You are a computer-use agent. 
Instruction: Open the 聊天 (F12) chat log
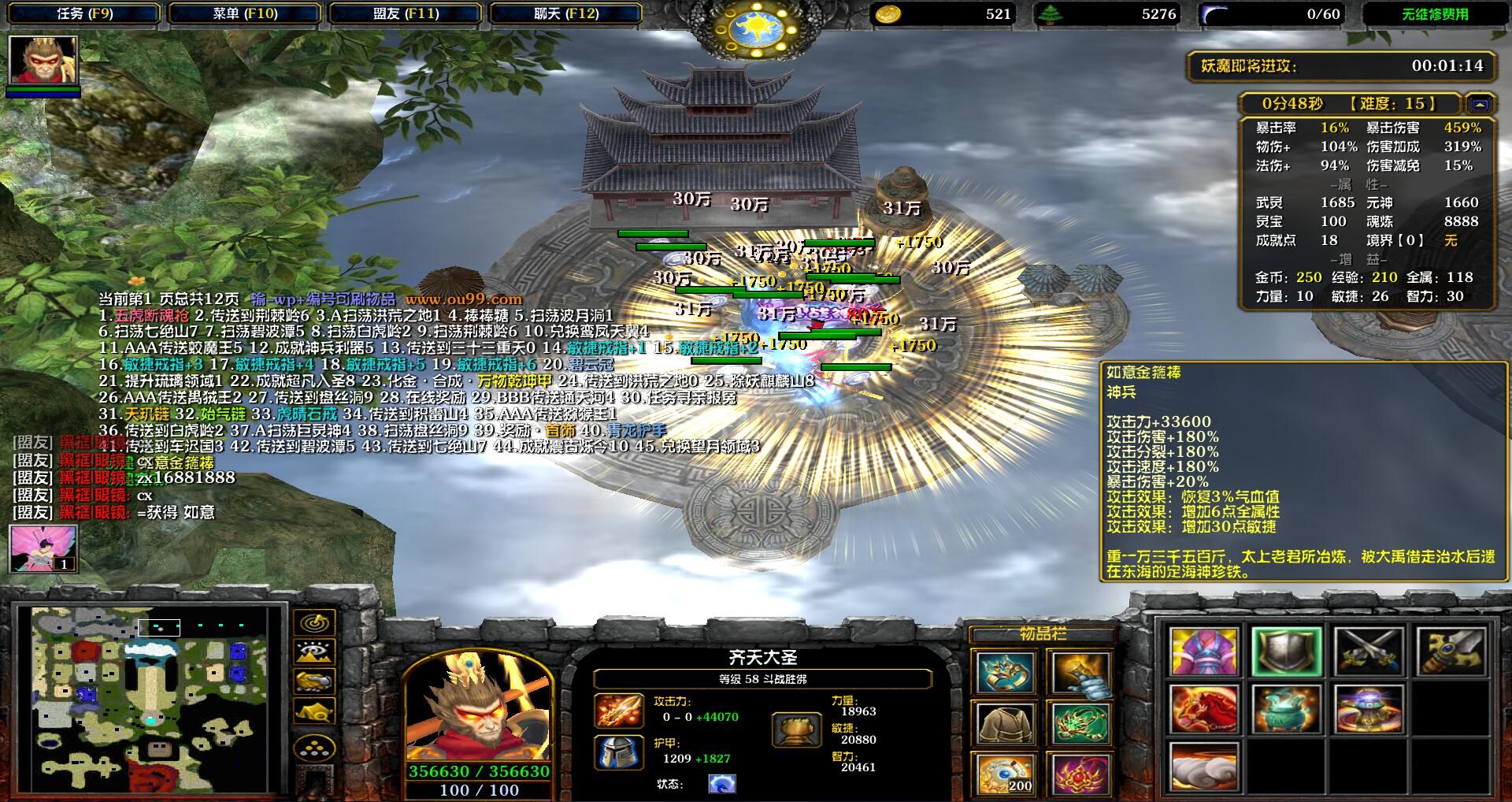point(566,13)
